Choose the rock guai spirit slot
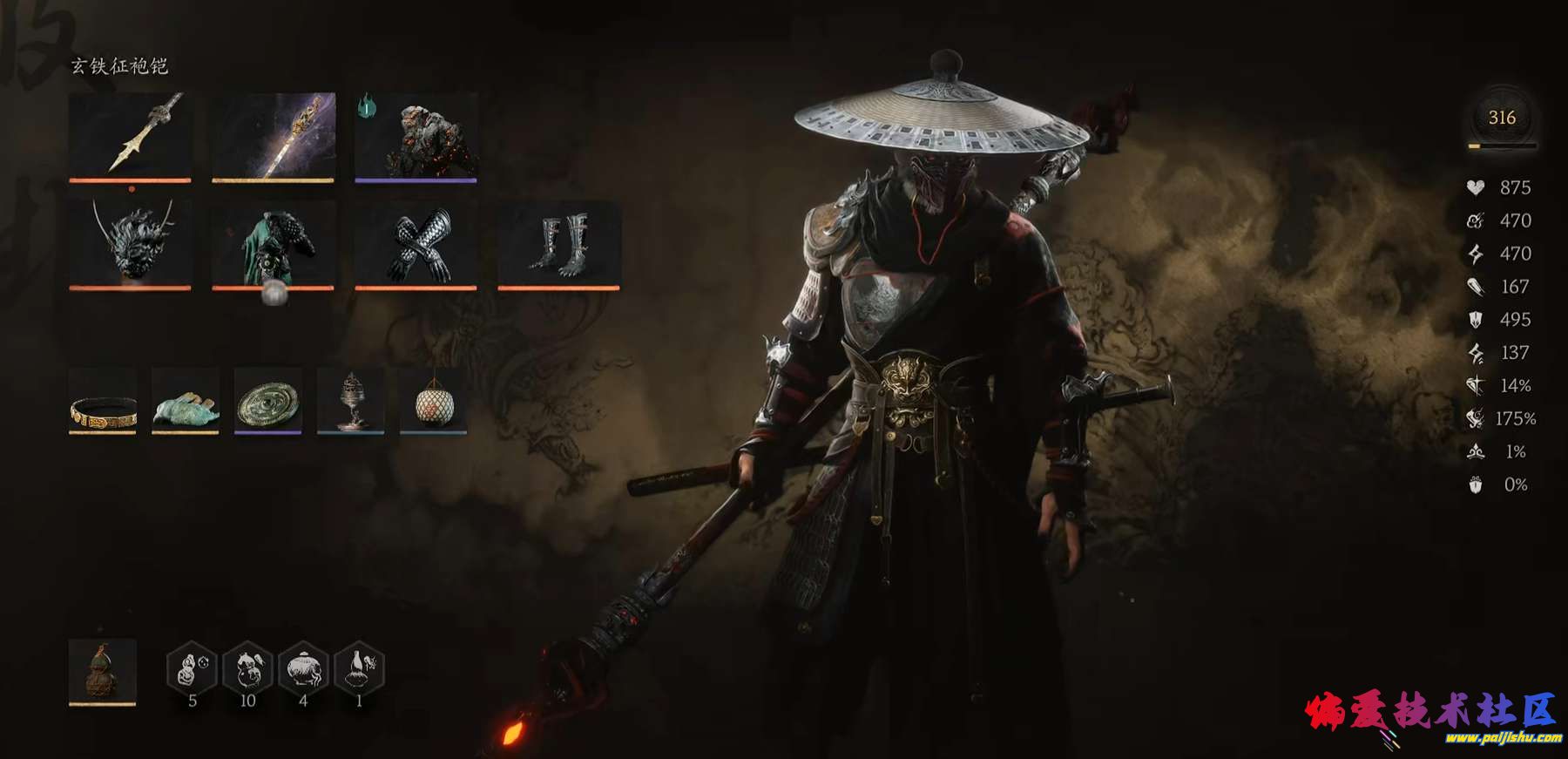1568x759 pixels. pyautogui.click(x=416, y=136)
